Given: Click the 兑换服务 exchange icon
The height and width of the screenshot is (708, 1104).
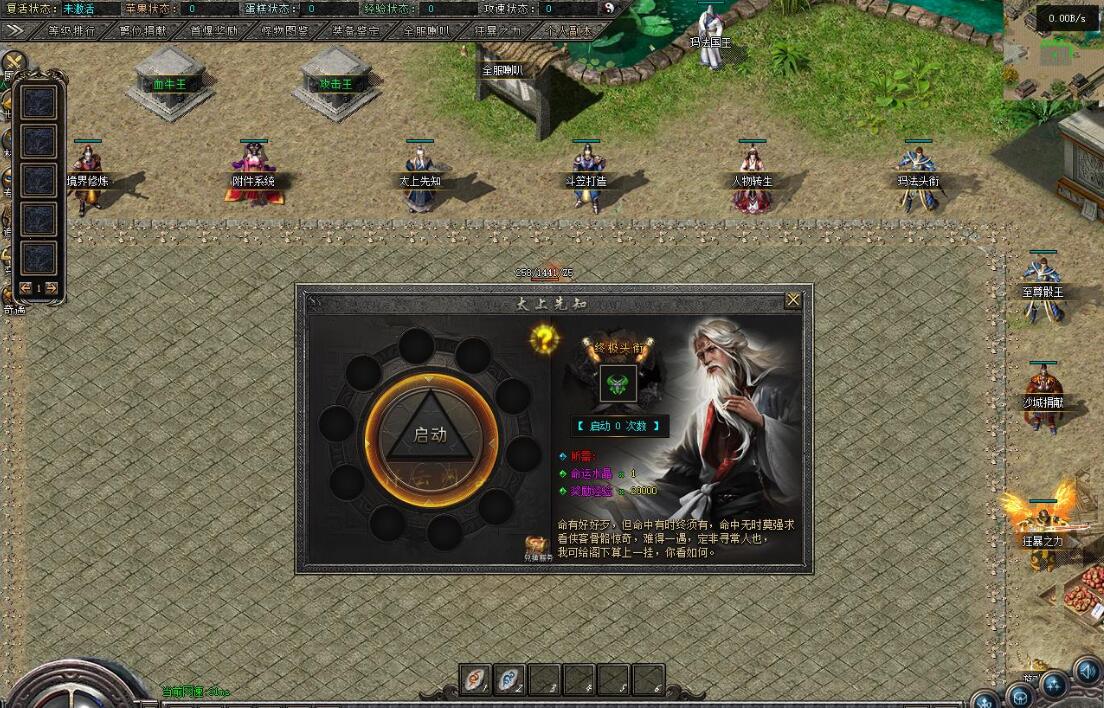Looking at the screenshot, I should pyautogui.click(x=539, y=547).
